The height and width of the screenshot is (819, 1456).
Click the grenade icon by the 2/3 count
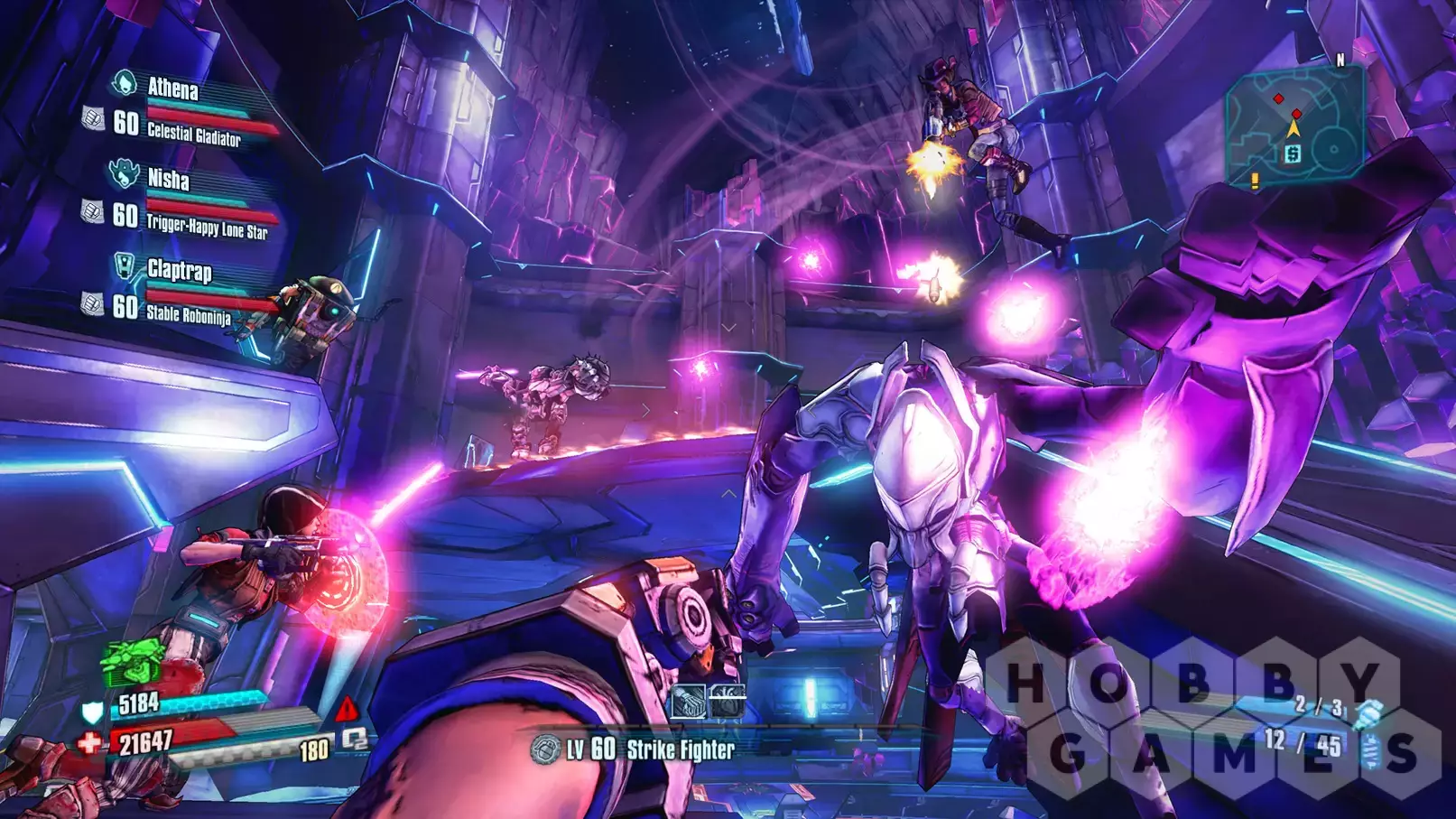click(1368, 712)
